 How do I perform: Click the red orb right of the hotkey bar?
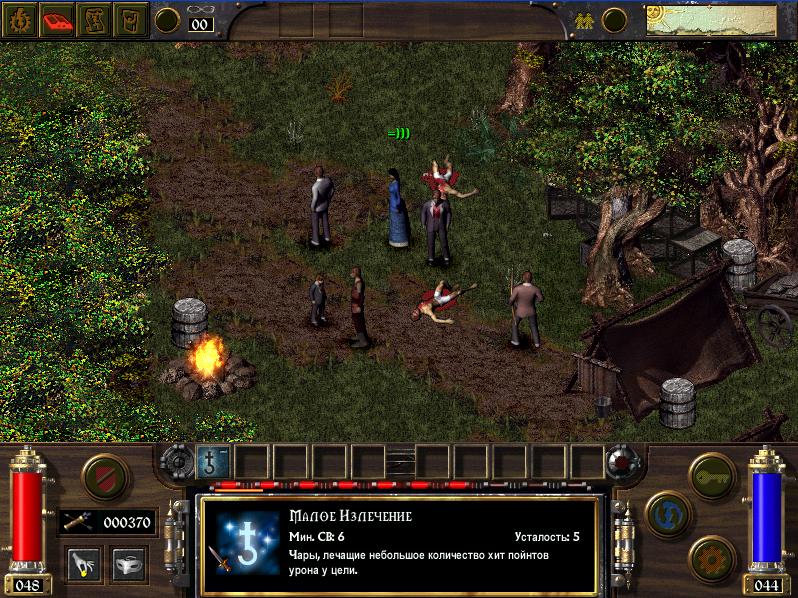pyautogui.click(x=620, y=462)
